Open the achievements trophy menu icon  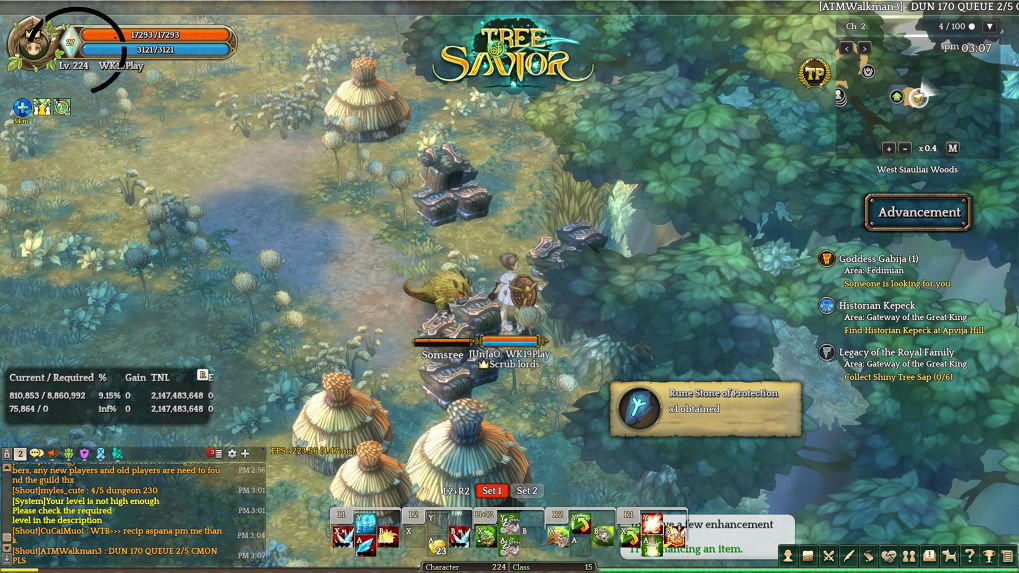pyautogui.click(x=989, y=556)
